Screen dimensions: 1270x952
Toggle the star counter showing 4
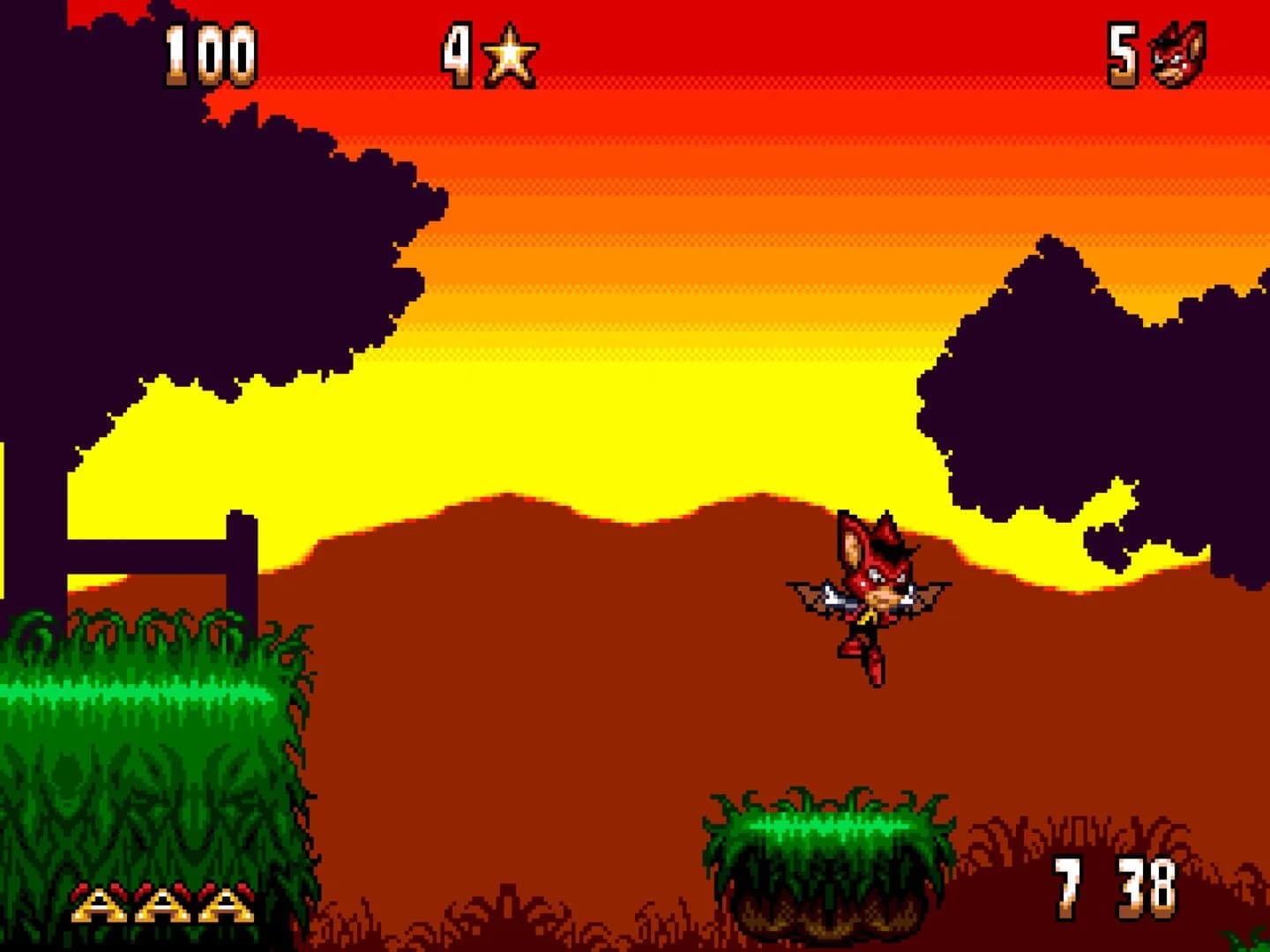459,53
